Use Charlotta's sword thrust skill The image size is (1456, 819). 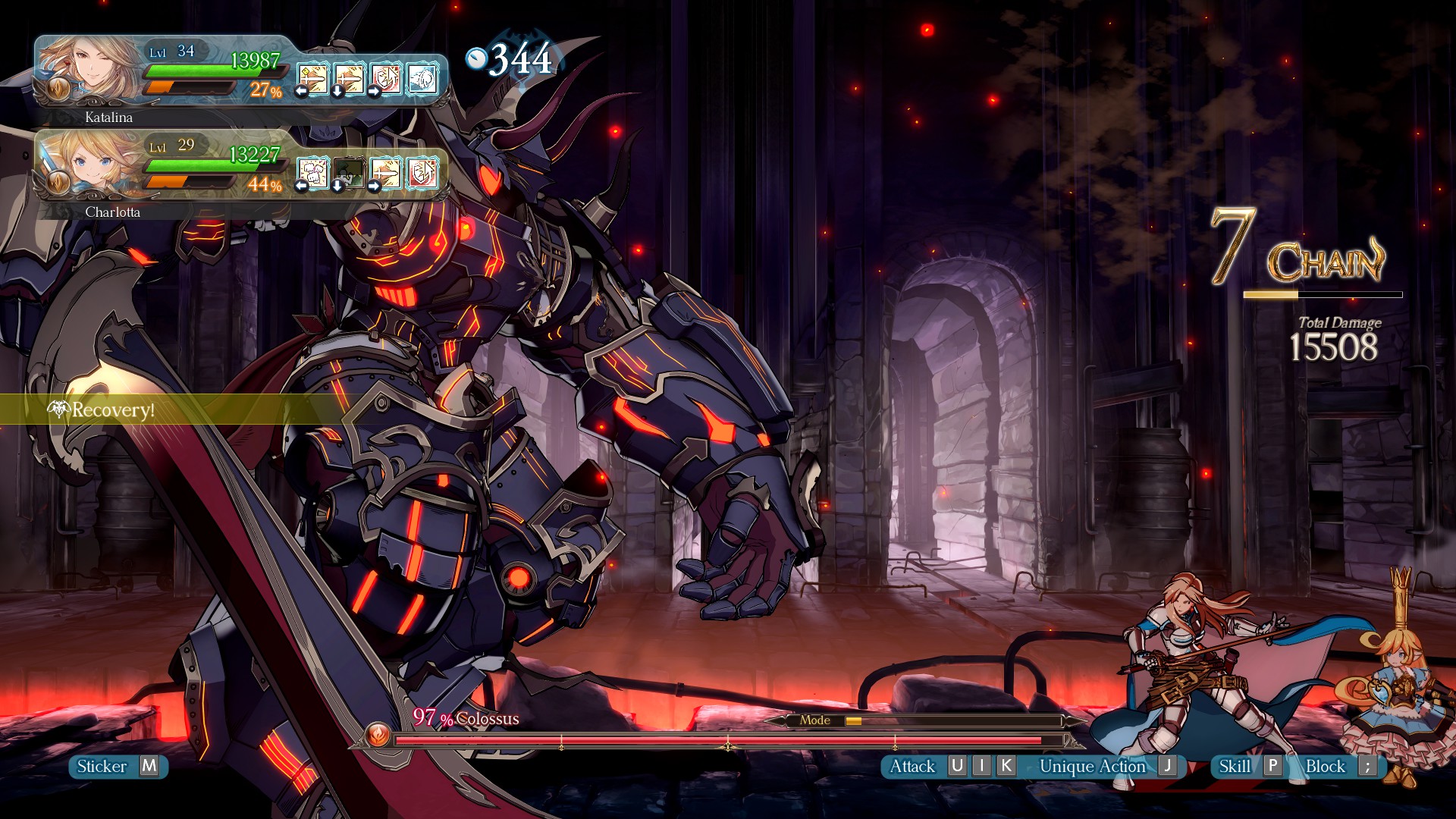coord(386,172)
